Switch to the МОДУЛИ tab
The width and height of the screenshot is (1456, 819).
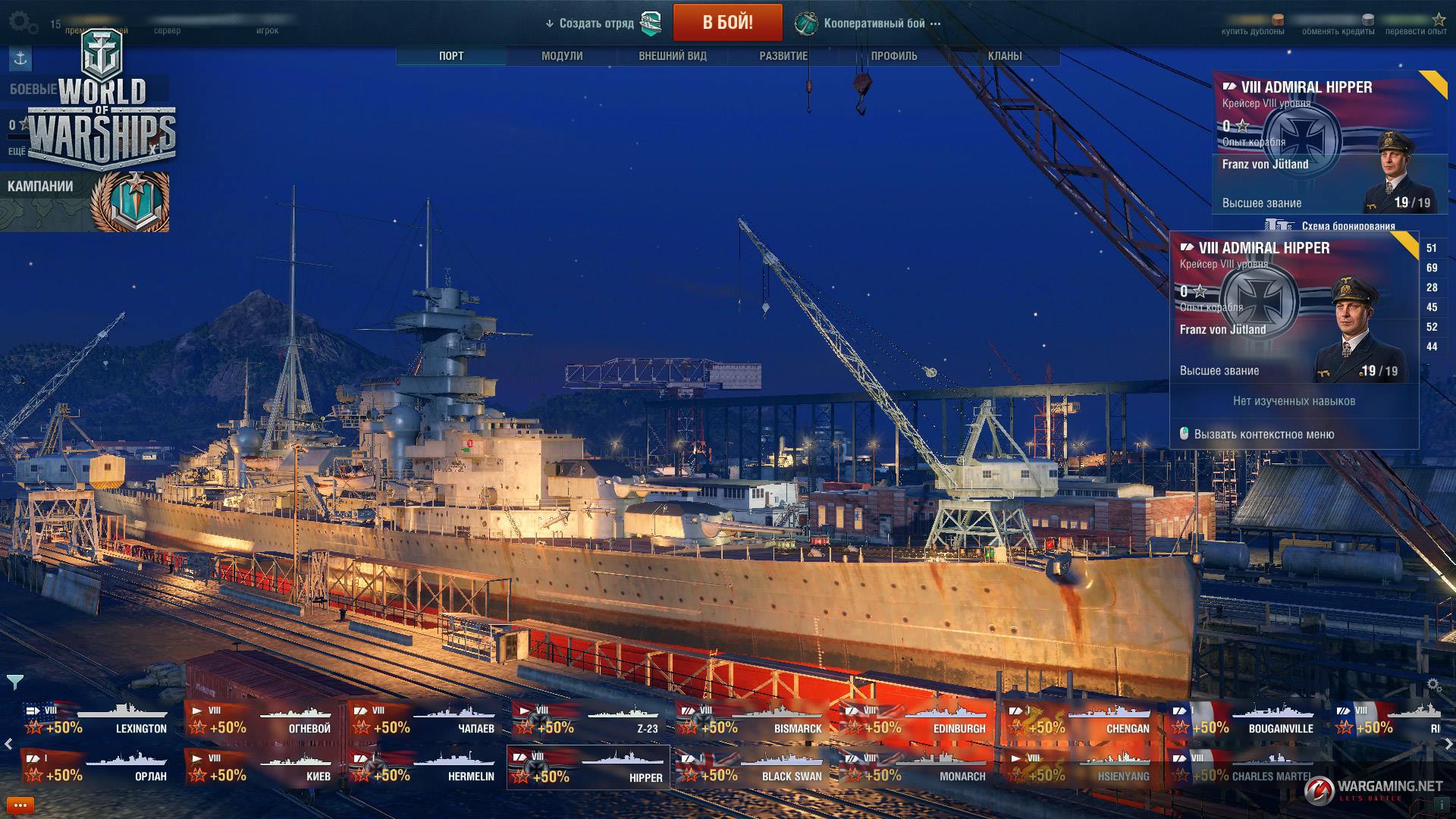pos(562,56)
